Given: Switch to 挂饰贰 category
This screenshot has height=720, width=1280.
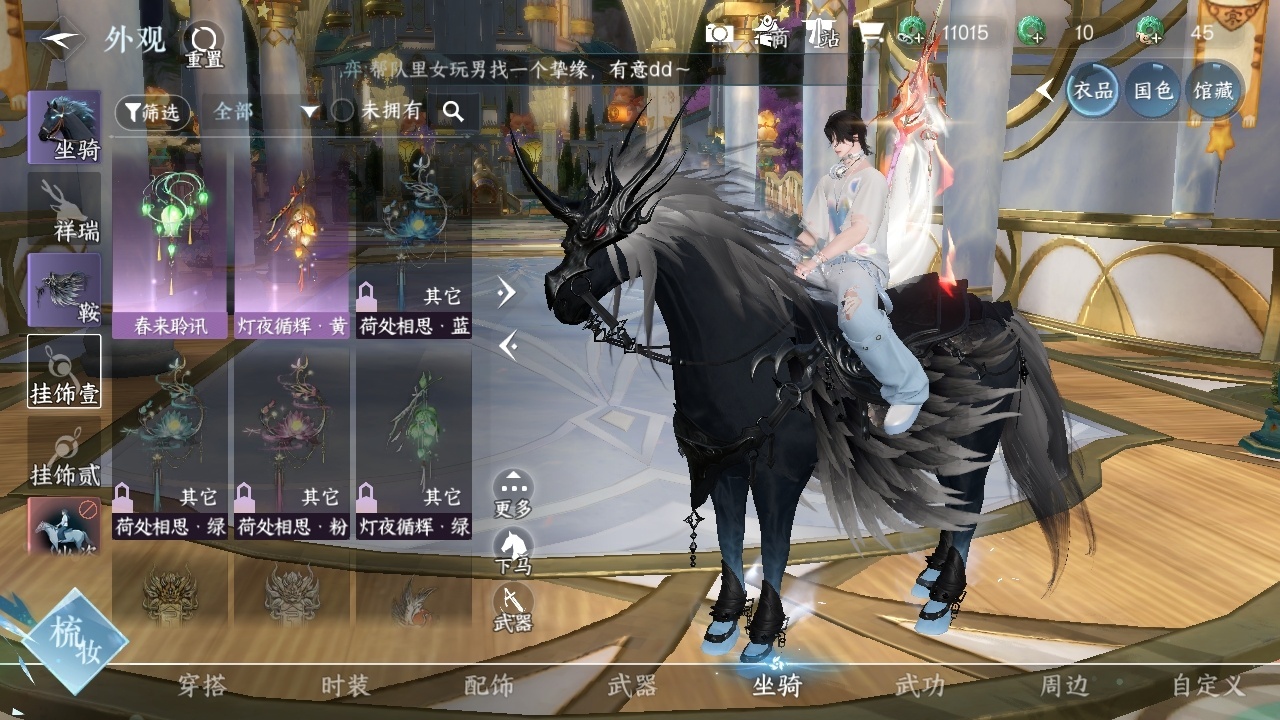Looking at the screenshot, I should [64, 452].
